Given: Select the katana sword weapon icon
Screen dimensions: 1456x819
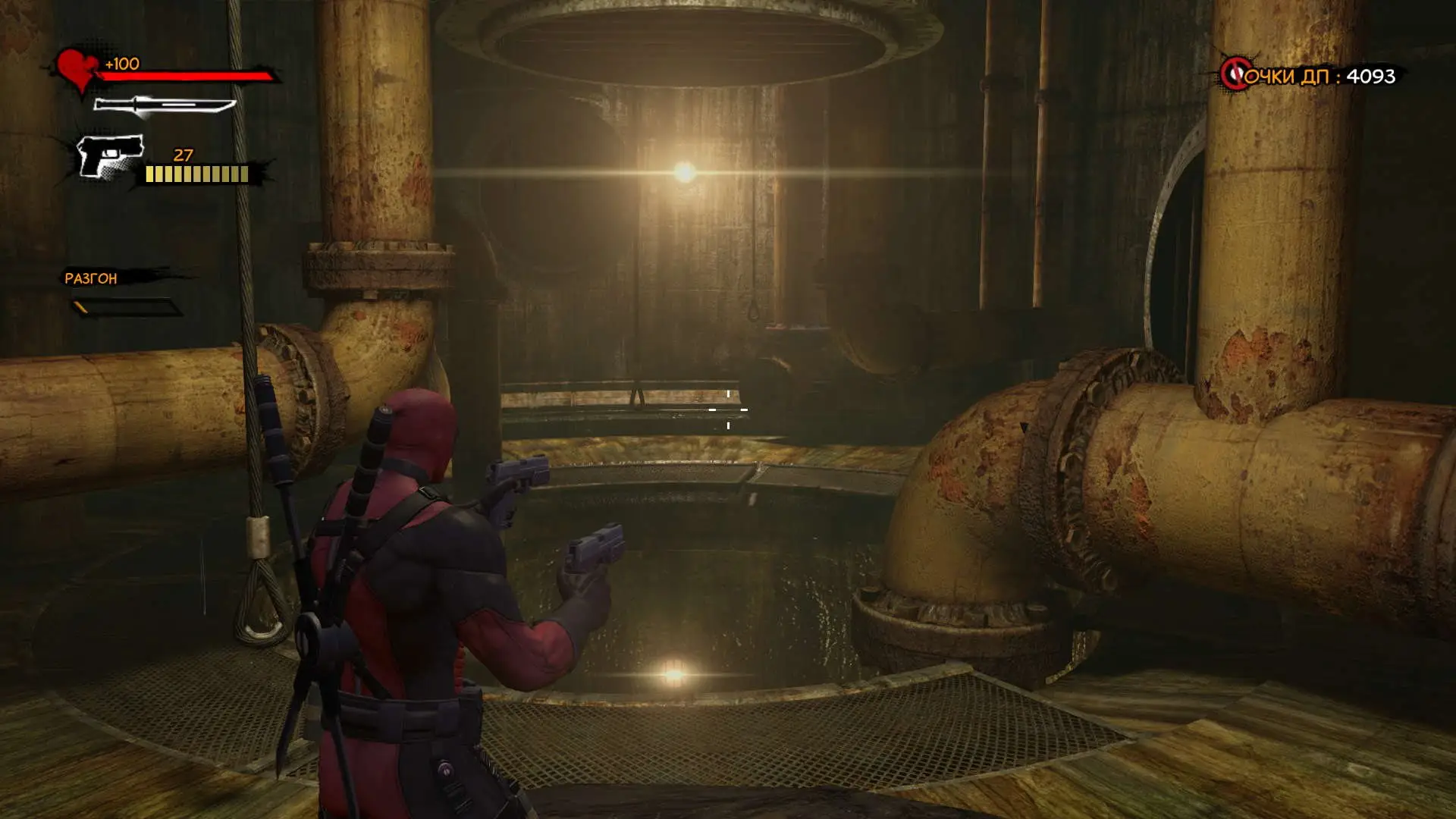Looking at the screenshot, I should click(x=164, y=106).
